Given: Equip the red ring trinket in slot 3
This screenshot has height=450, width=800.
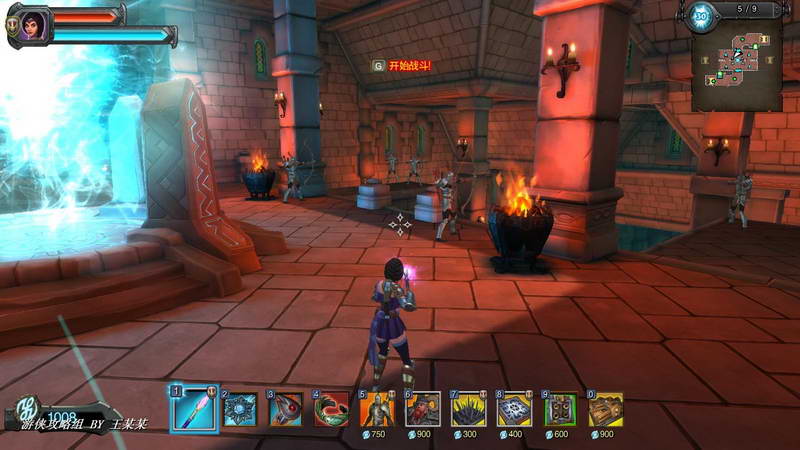Looking at the screenshot, I should click(286, 409).
